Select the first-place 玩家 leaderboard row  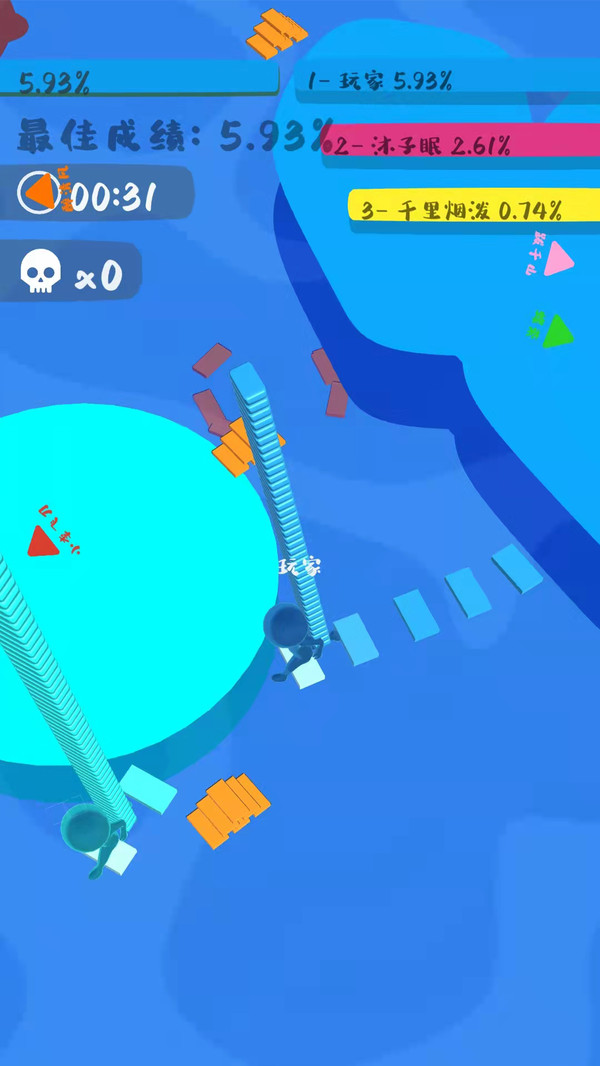[445, 81]
